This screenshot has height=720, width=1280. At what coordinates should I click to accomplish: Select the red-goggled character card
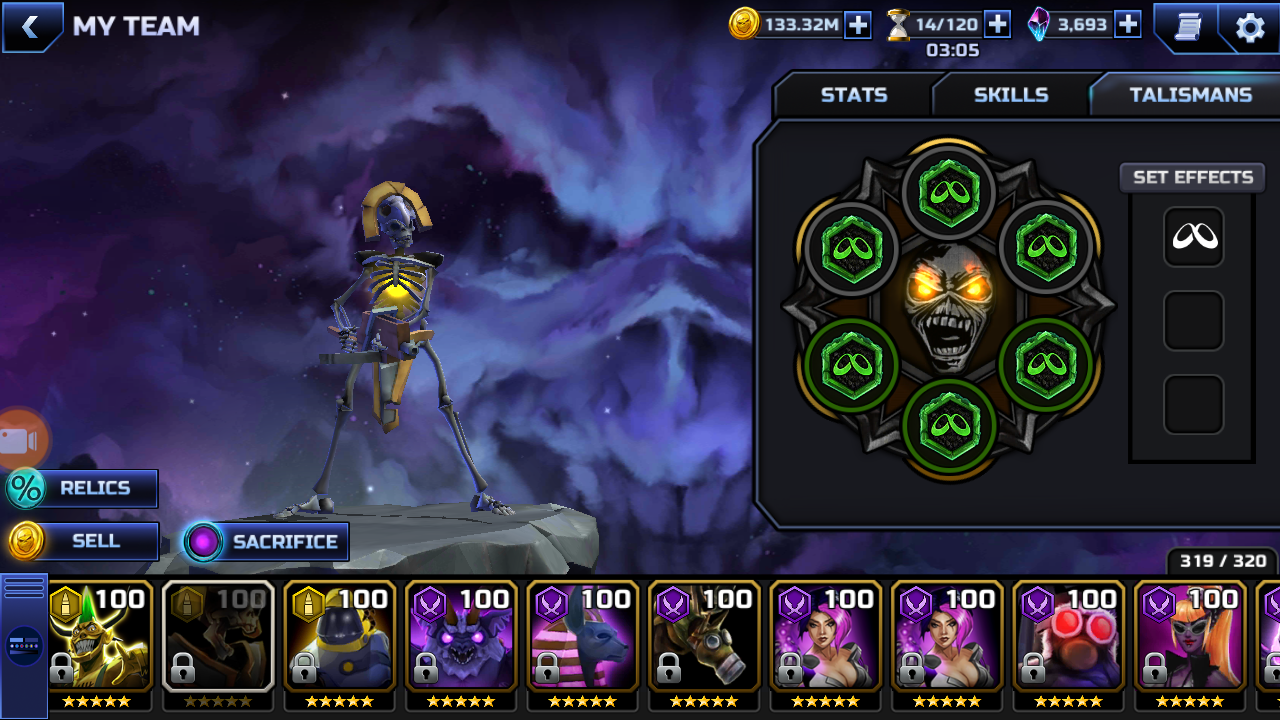(1069, 636)
